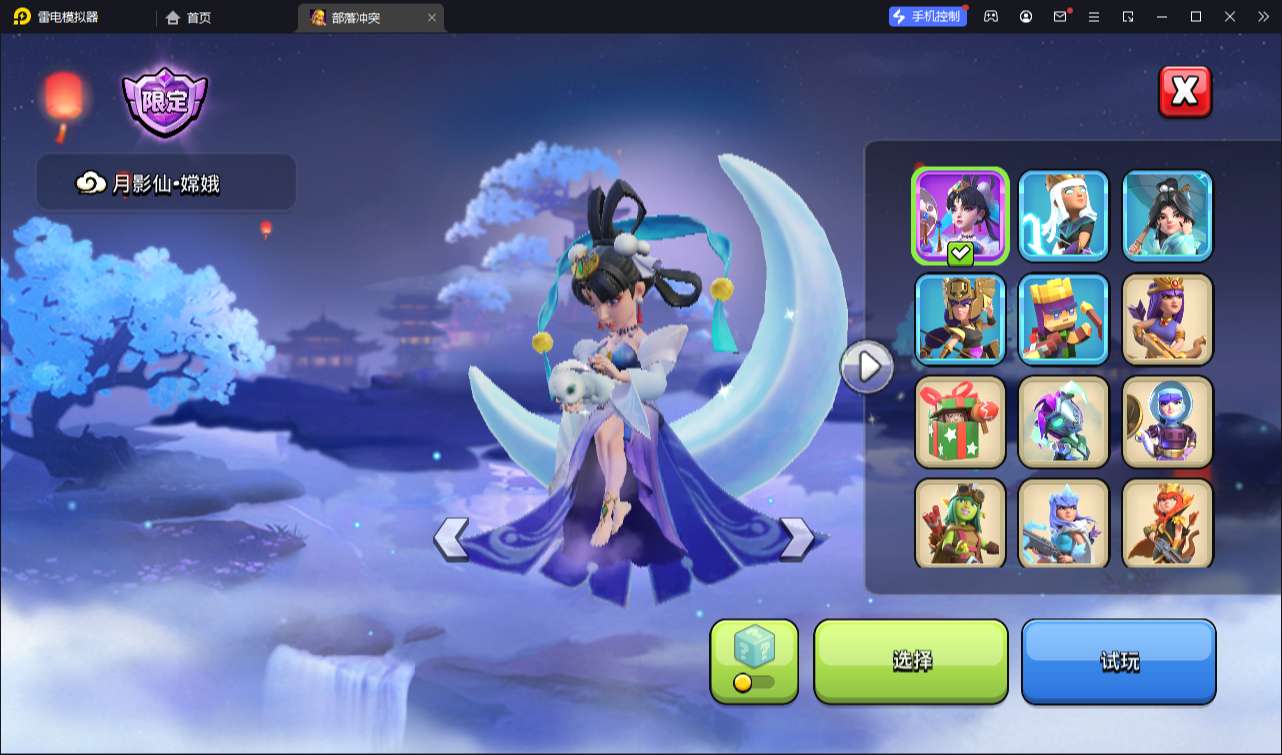
Task: Close the skin selection screen
Action: [1185, 92]
